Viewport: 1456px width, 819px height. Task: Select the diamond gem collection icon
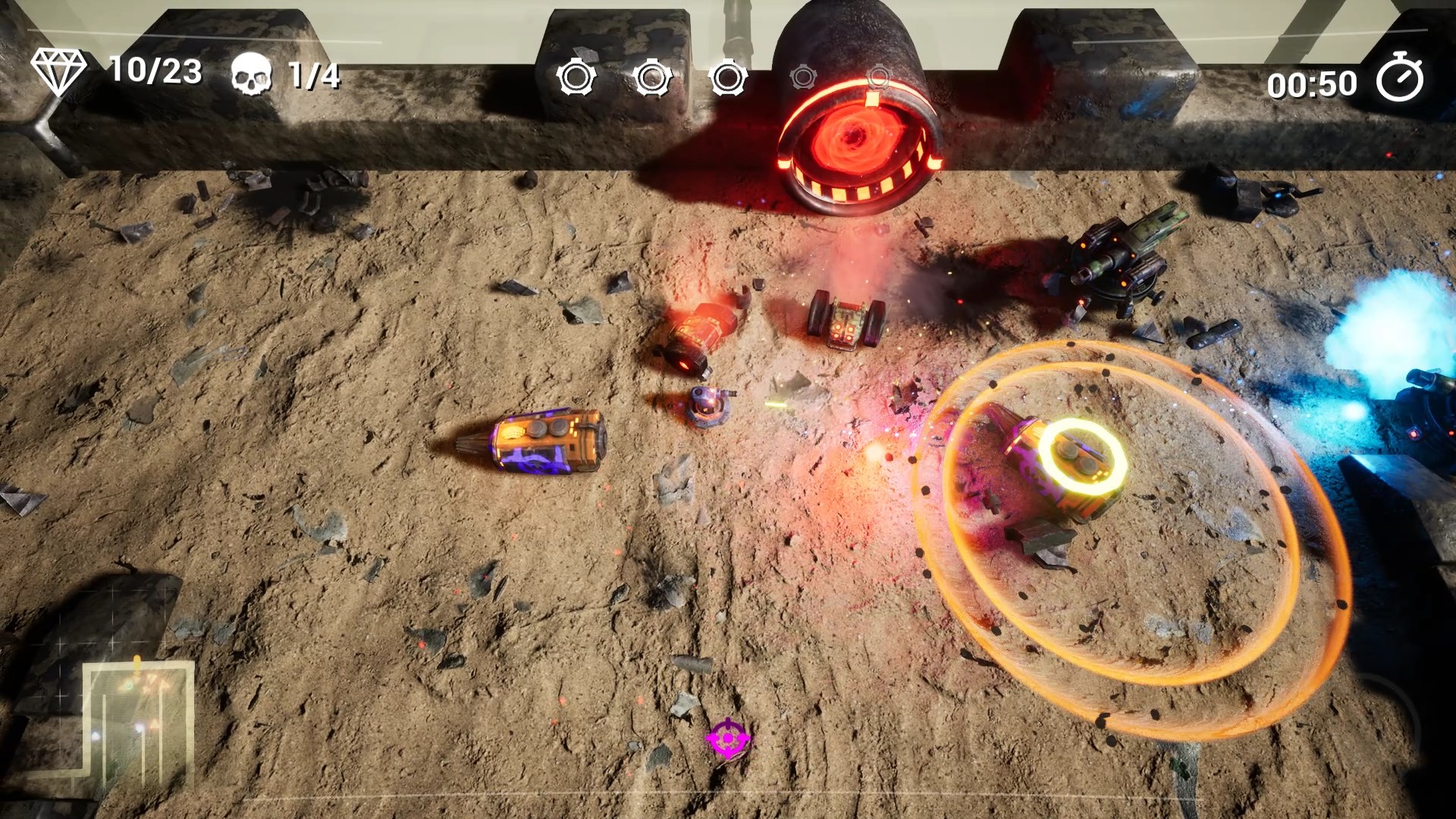click(58, 72)
